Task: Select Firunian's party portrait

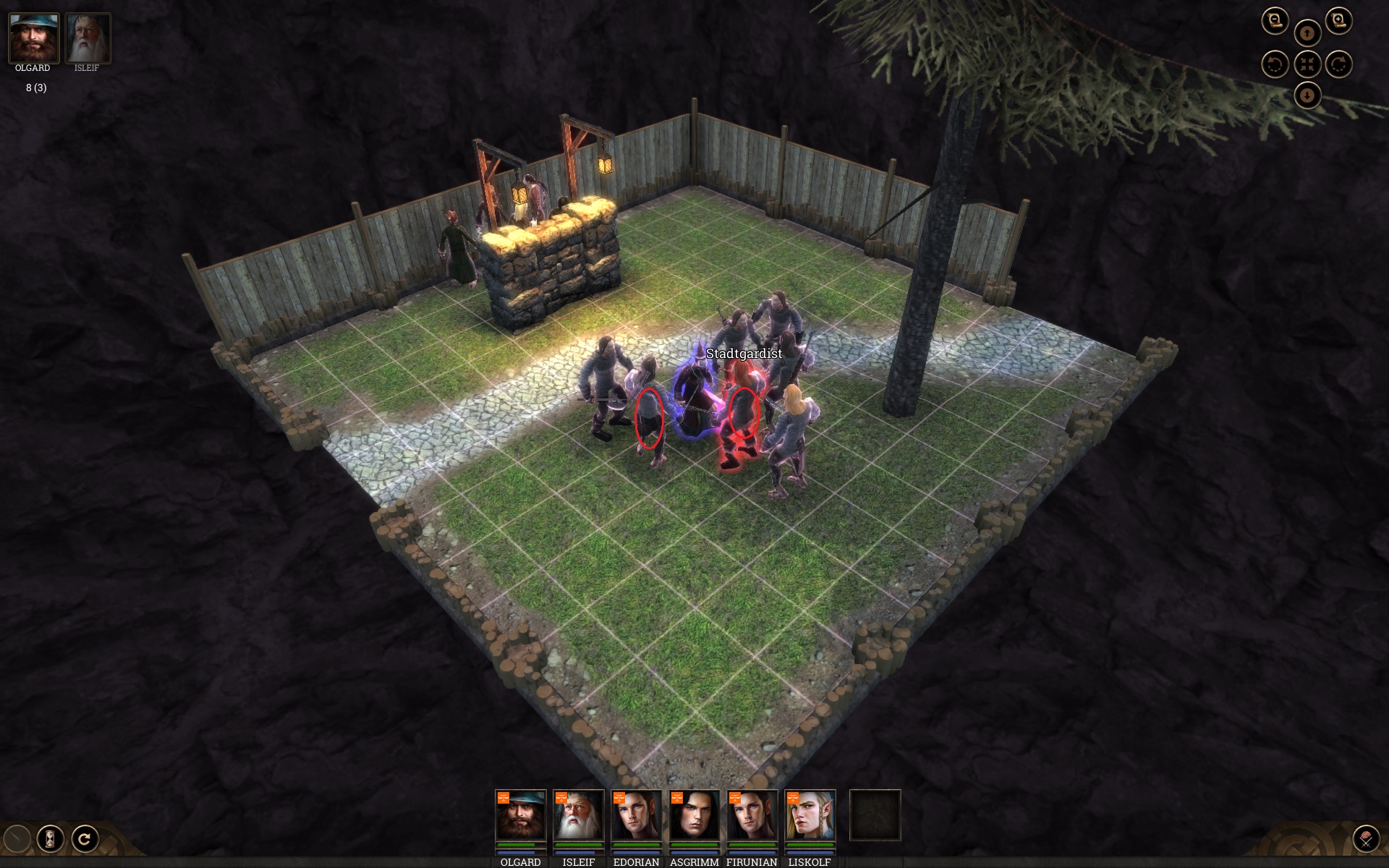Action: coord(752,815)
